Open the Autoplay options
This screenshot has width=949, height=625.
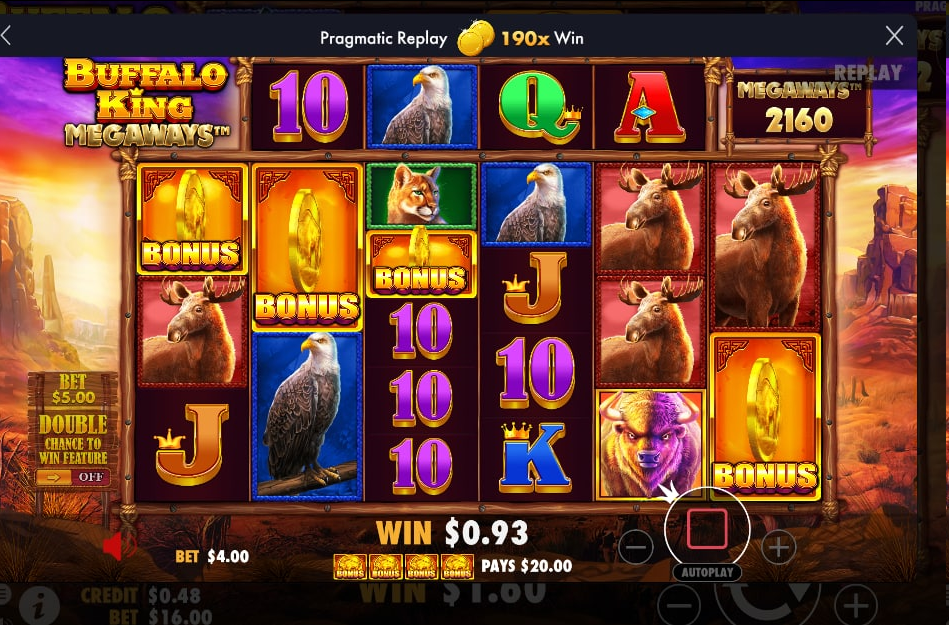click(x=707, y=573)
